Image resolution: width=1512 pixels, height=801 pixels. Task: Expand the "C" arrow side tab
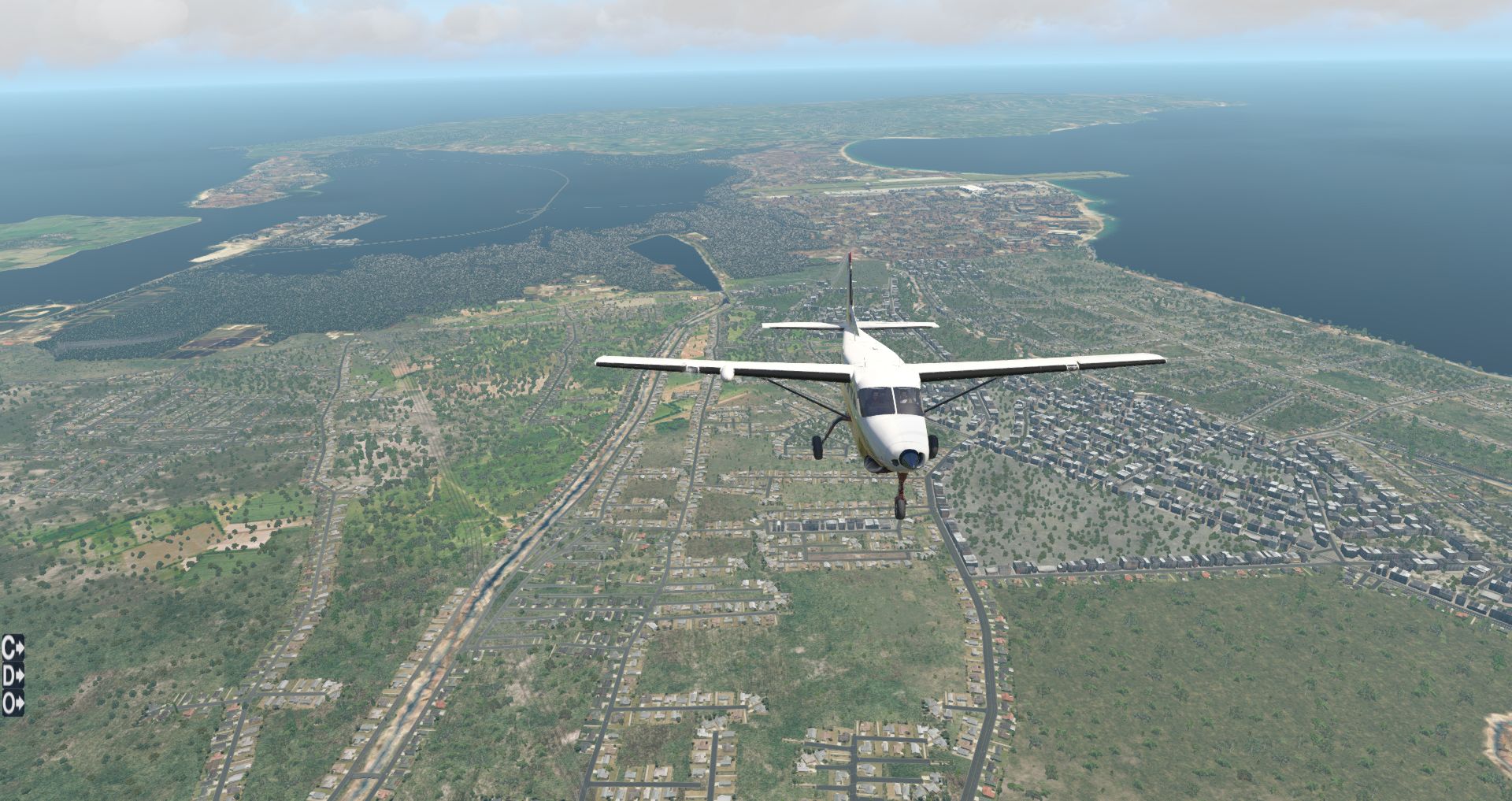click(13, 649)
